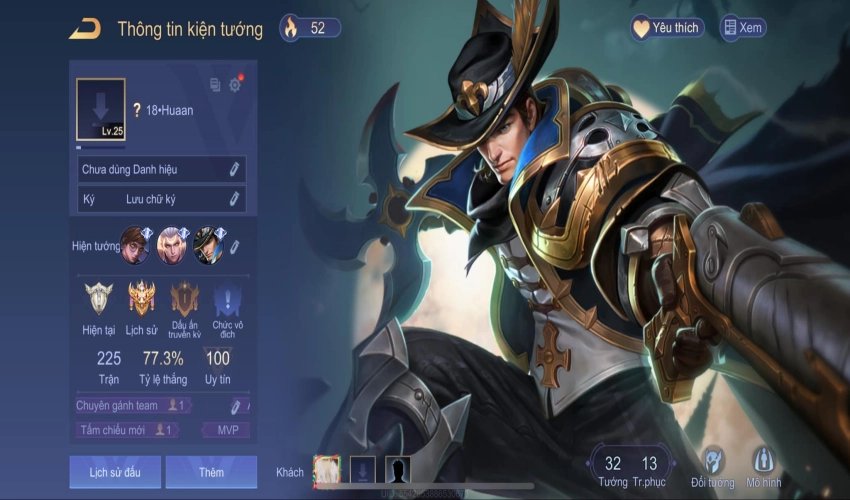Click the MVP achievement tag
The image size is (850, 500).
pos(227,430)
